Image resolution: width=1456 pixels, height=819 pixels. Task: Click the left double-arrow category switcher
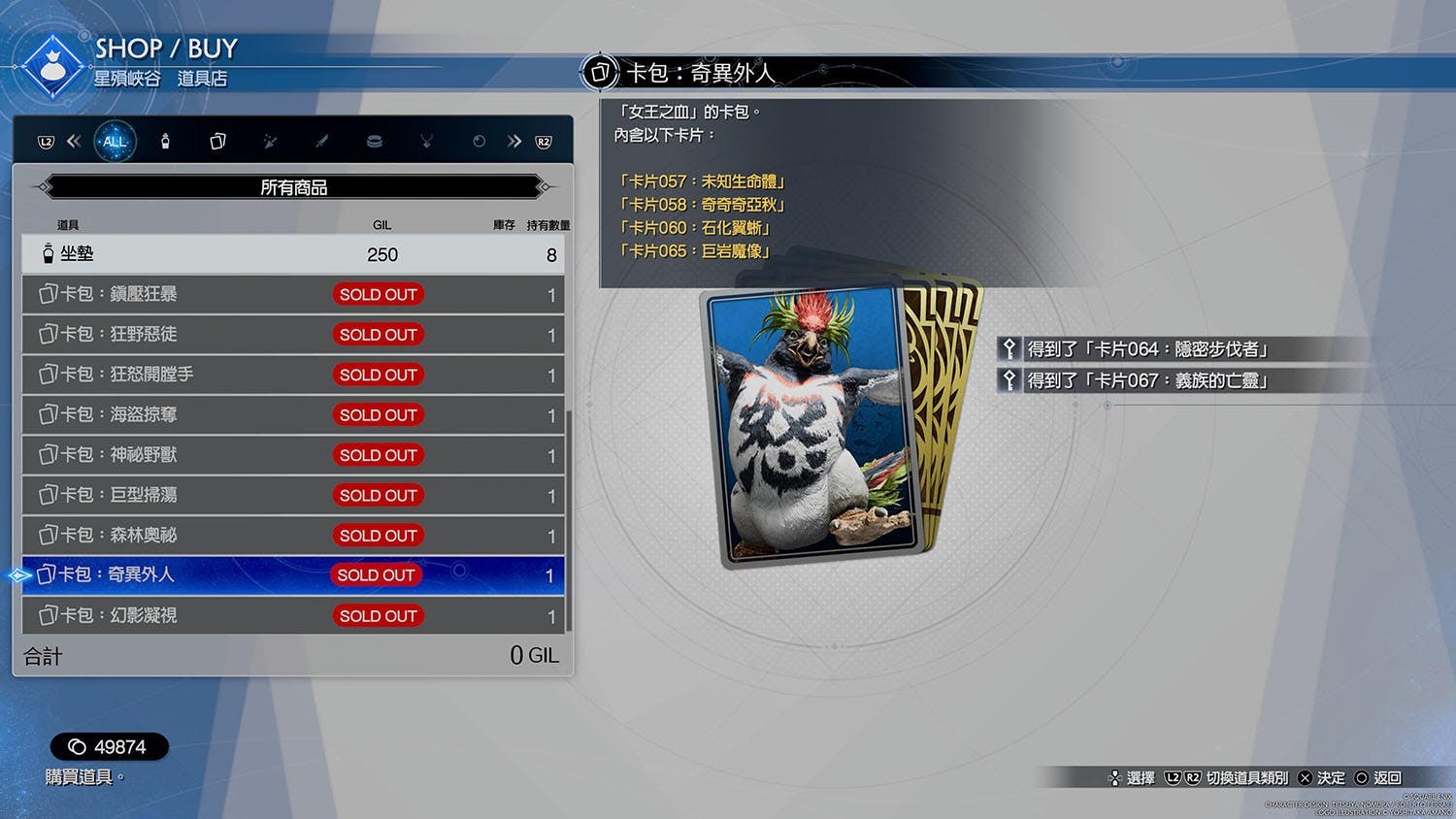click(74, 142)
